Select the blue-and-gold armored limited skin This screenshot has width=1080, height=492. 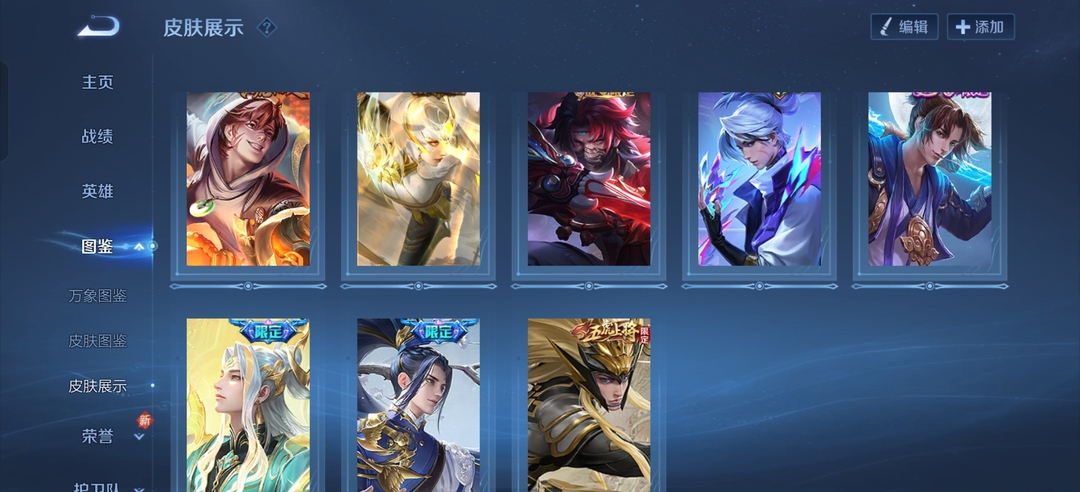click(418, 405)
